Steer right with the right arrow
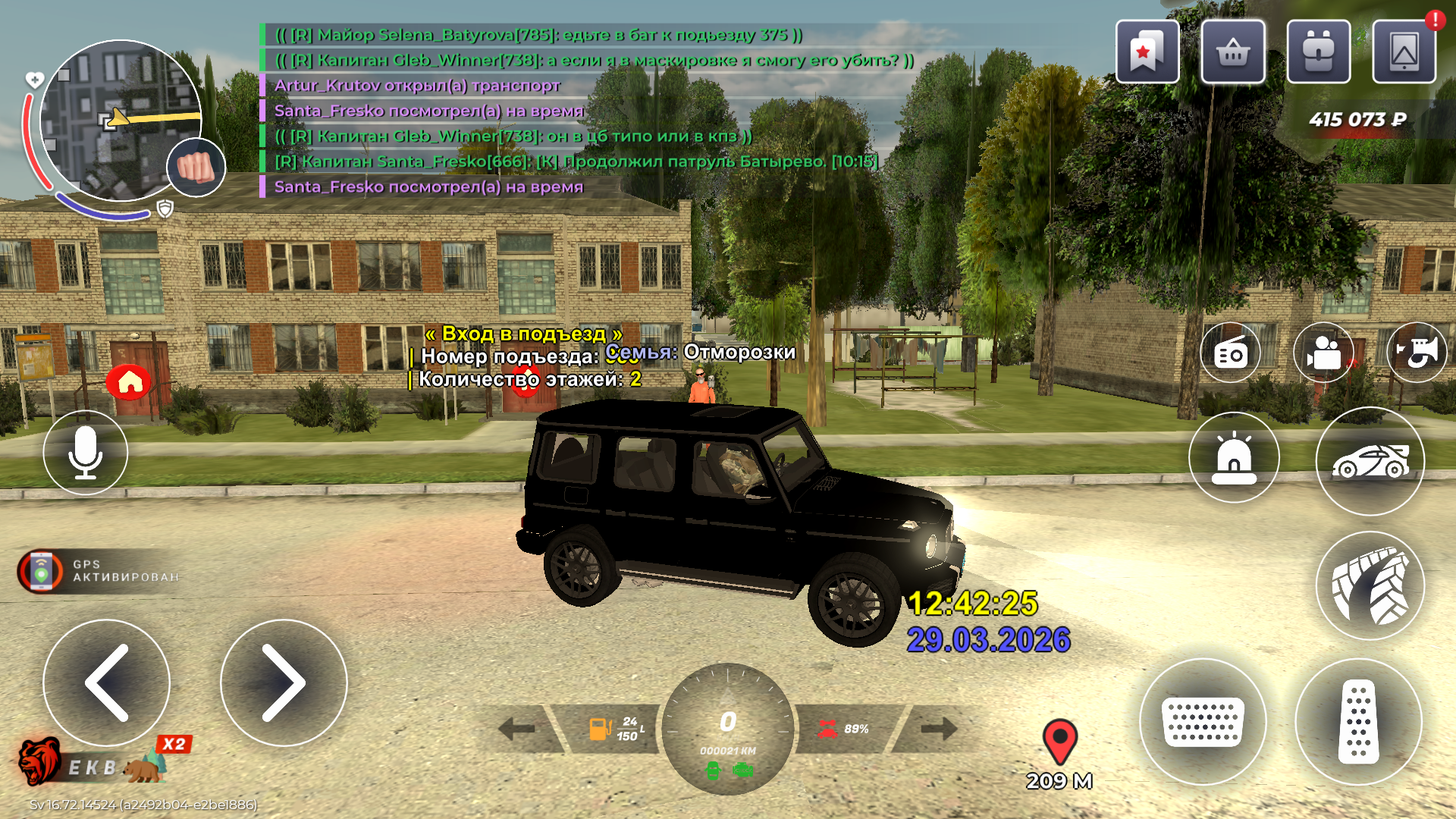 [284, 682]
